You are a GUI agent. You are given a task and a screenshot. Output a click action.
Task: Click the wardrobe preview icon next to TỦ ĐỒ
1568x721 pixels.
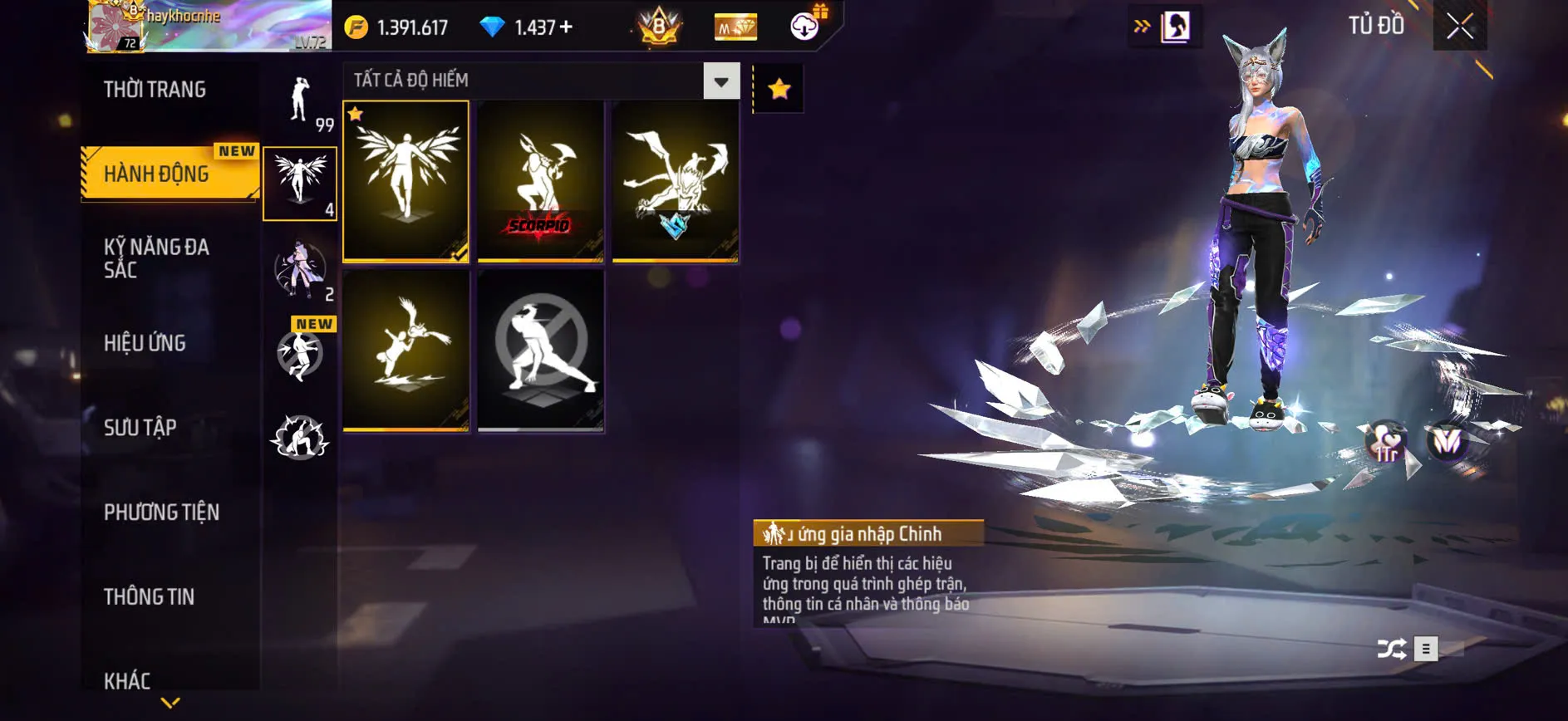pyautogui.click(x=1175, y=25)
